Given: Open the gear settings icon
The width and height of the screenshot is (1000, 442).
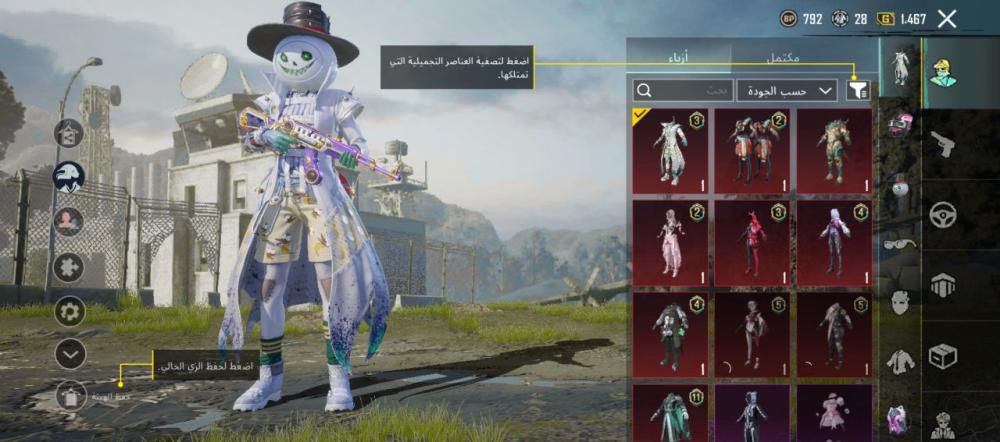Looking at the screenshot, I should 70,310.
